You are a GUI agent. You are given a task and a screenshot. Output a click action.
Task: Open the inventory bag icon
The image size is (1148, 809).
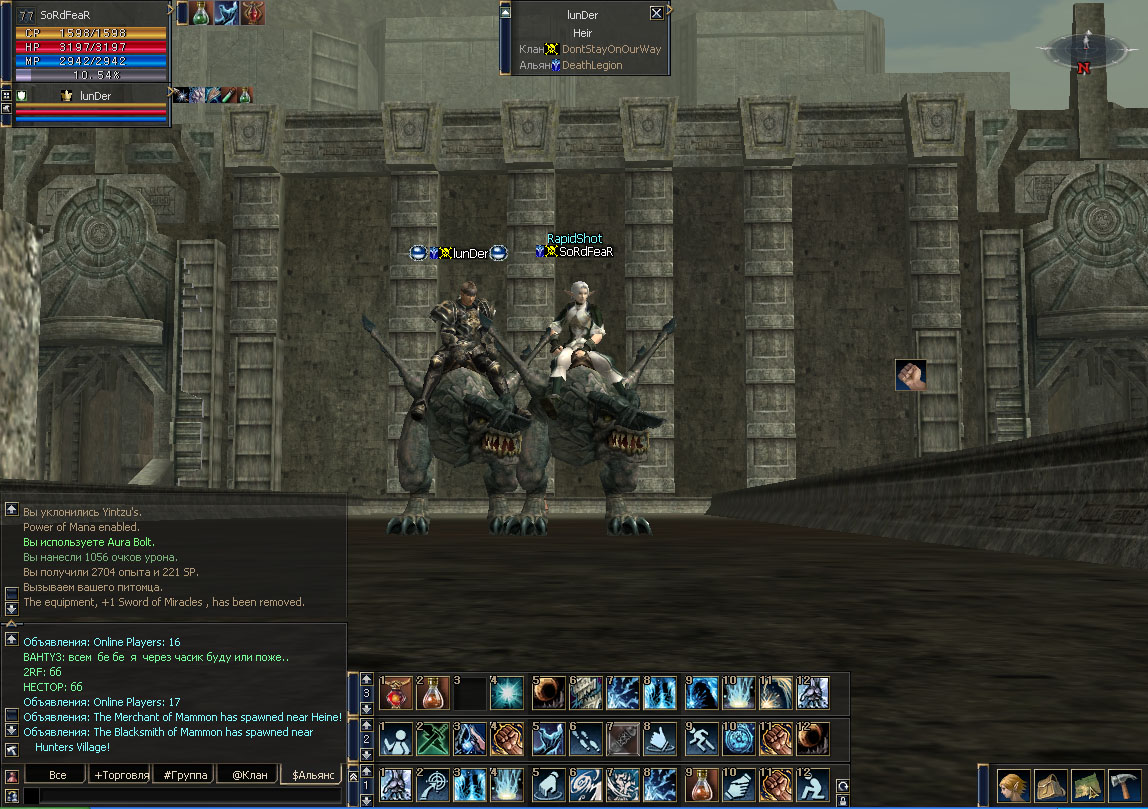1051,786
